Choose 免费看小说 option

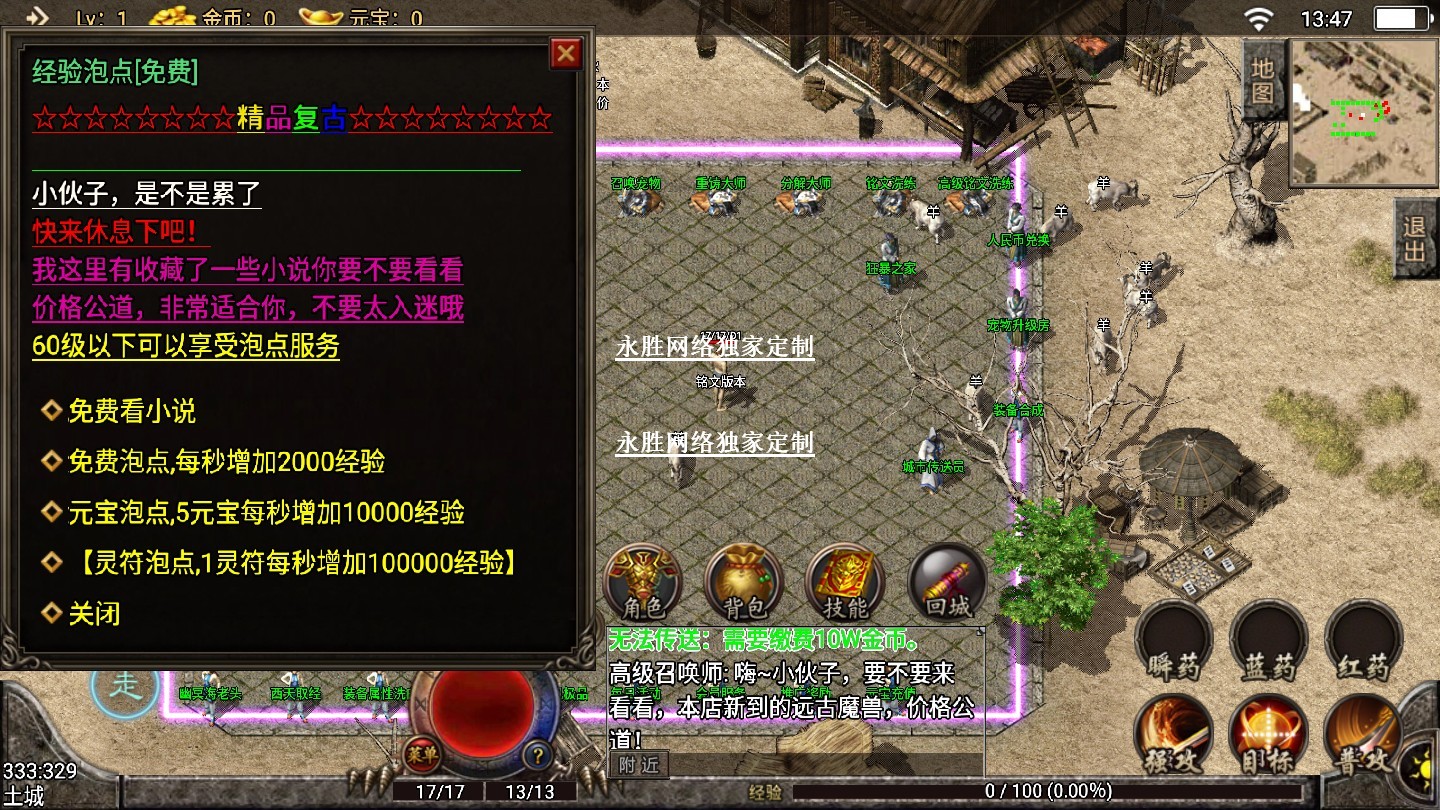coord(131,411)
